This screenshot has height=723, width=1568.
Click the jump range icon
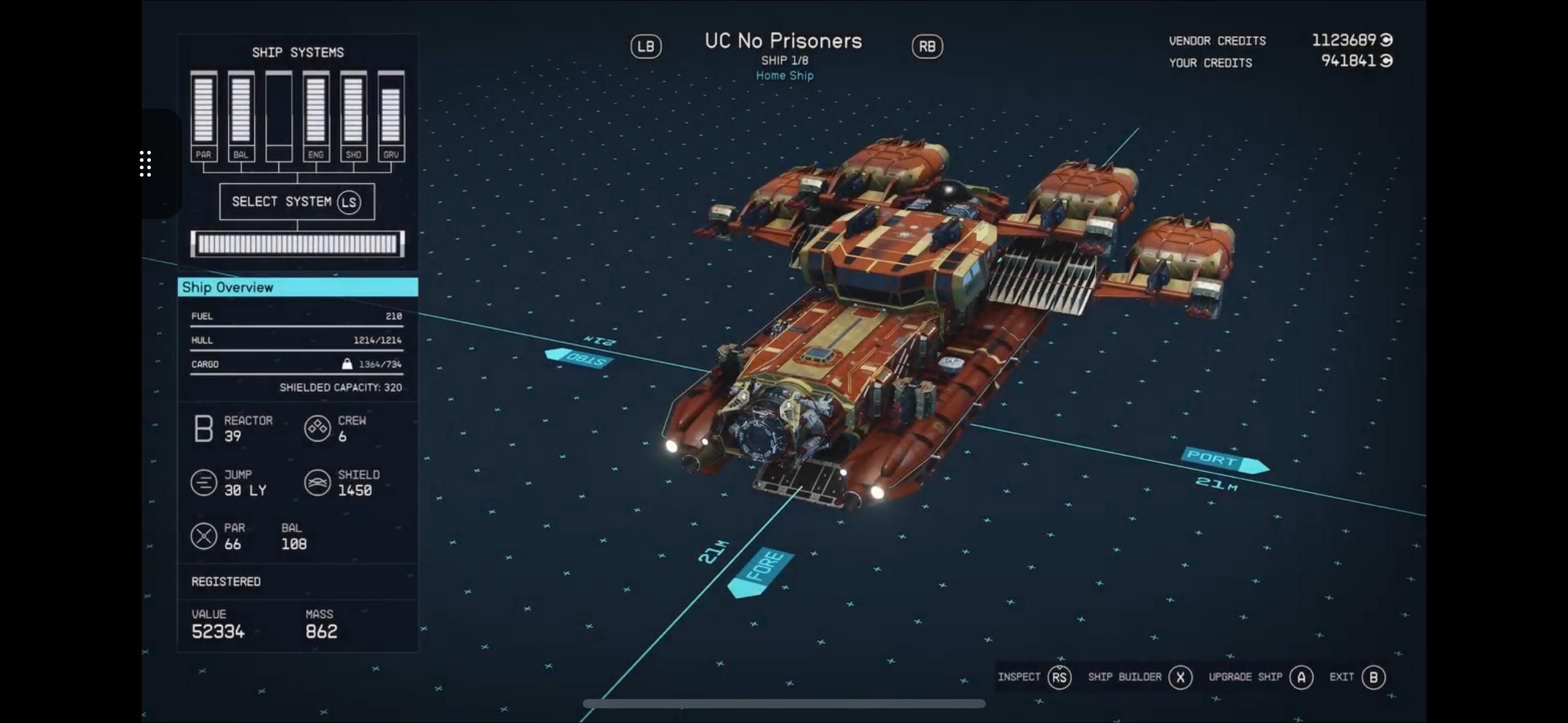pyautogui.click(x=202, y=483)
